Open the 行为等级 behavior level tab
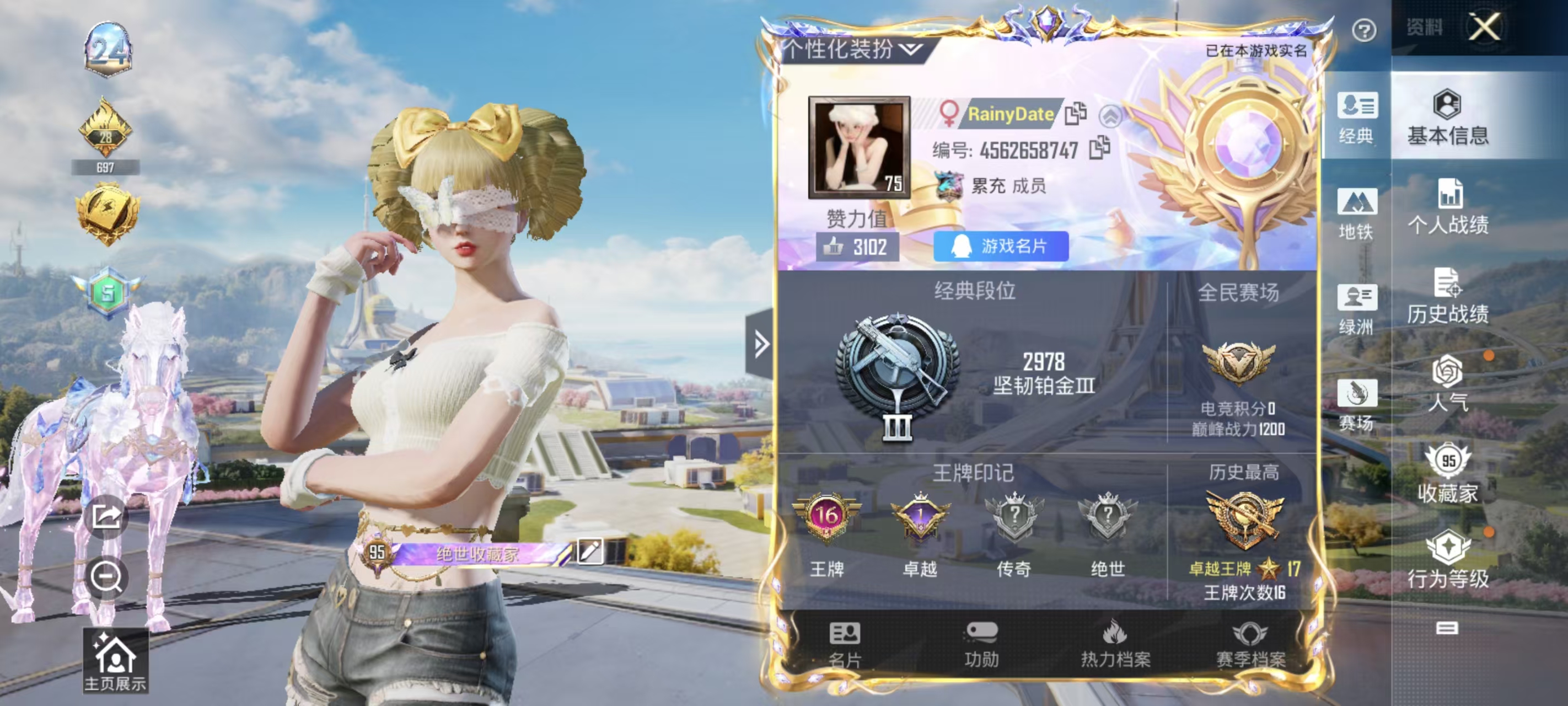 pyautogui.click(x=1448, y=560)
